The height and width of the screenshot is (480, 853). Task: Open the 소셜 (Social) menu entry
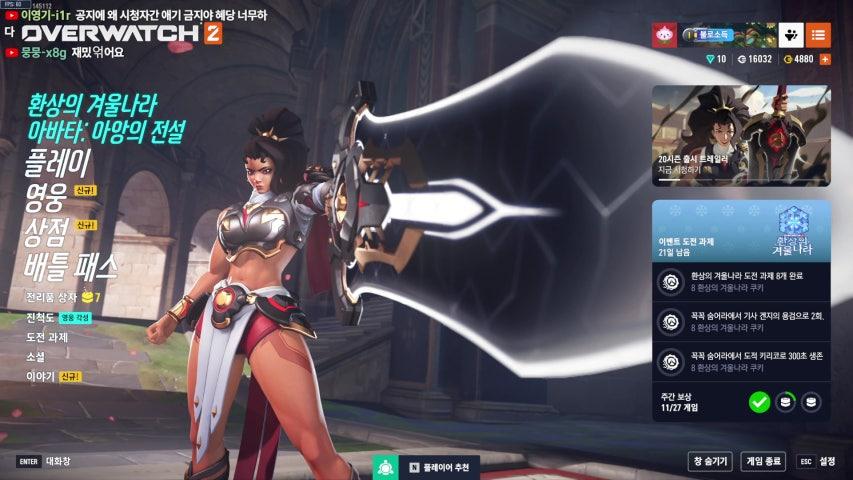click(x=36, y=357)
